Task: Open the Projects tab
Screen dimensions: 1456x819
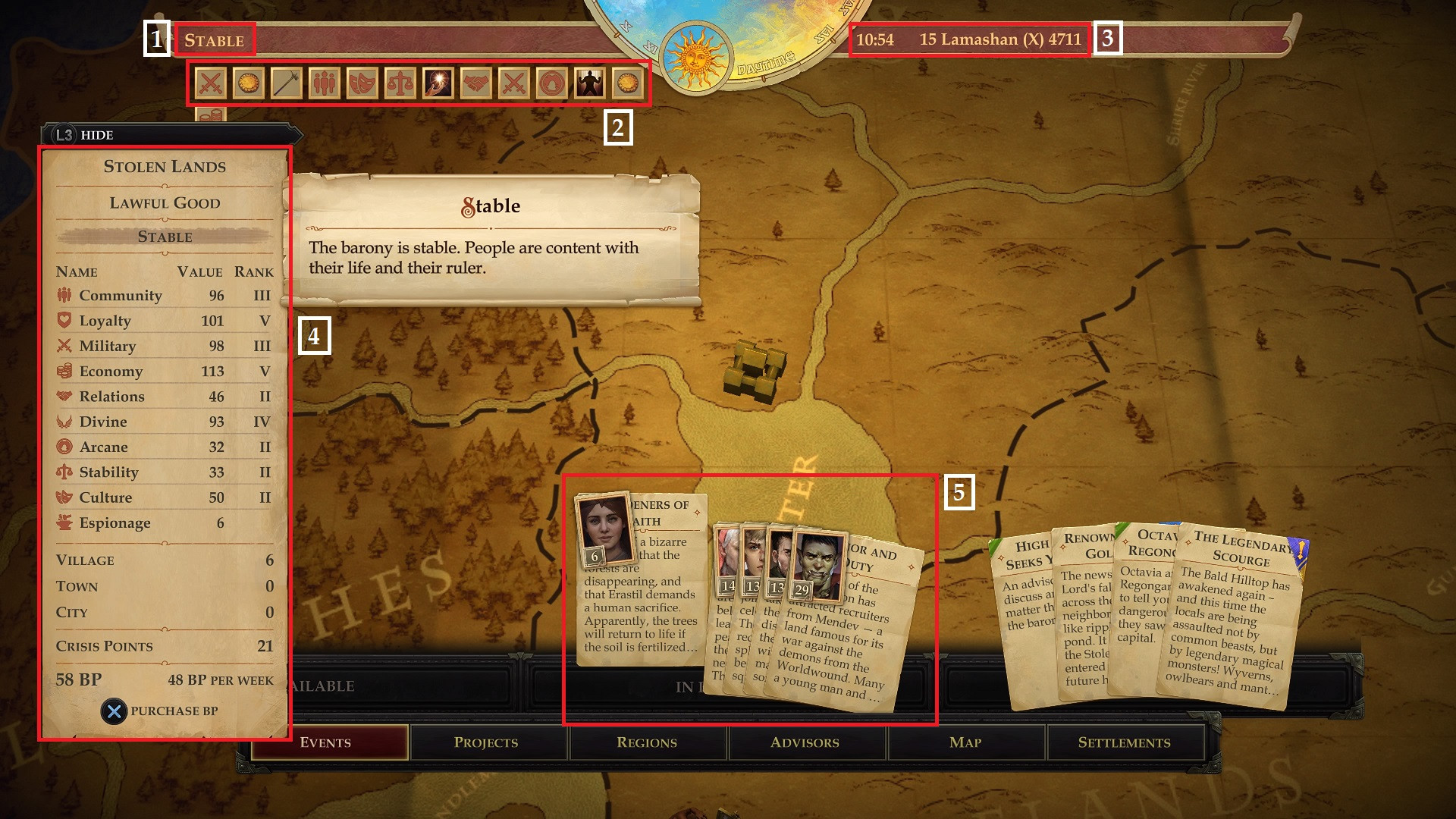Action: (x=486, y=742)
